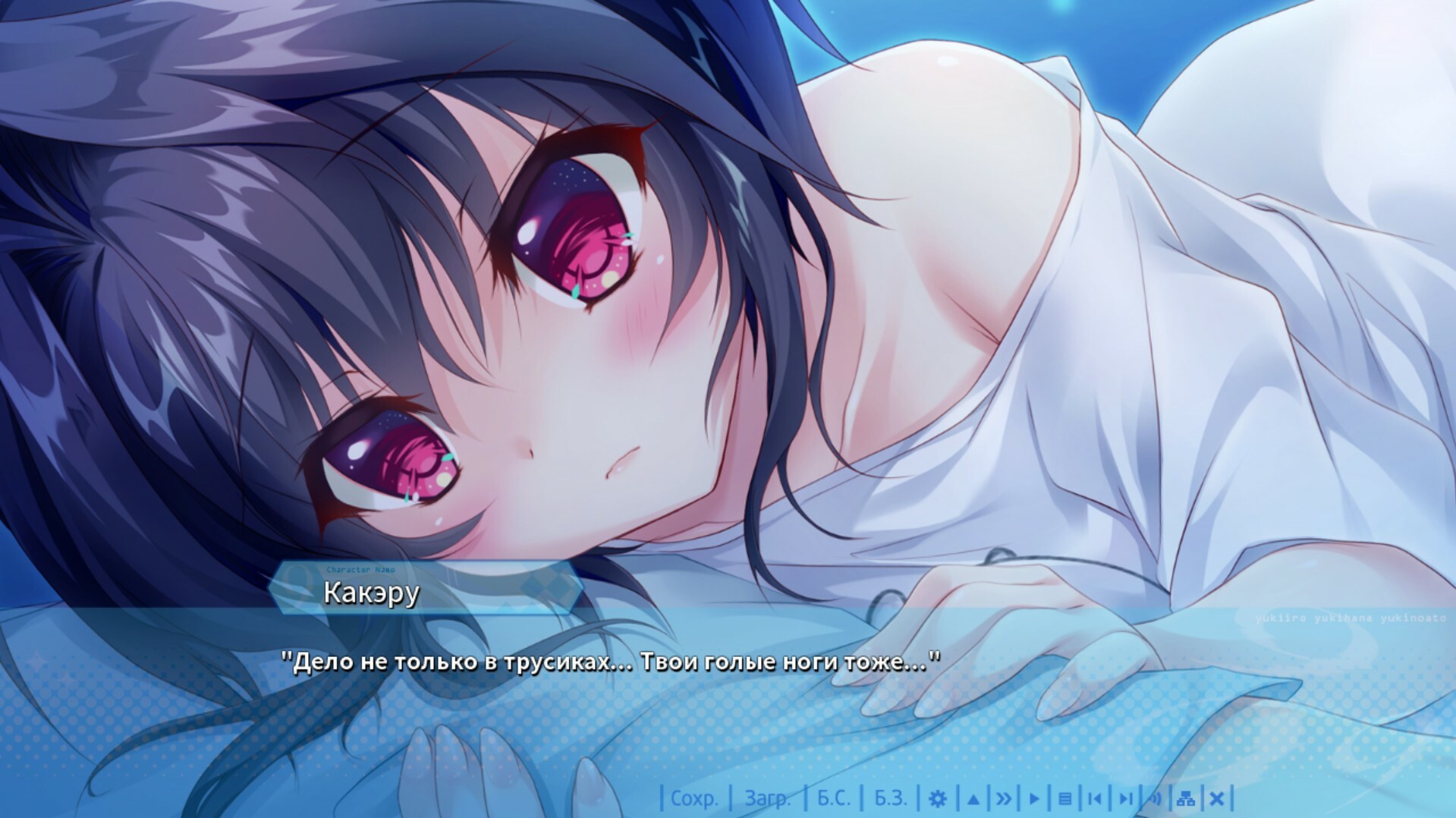The image size is (1456, 818).
Task: Replay the voice with the speaker icon
Action: click(x=1156, y=798)
